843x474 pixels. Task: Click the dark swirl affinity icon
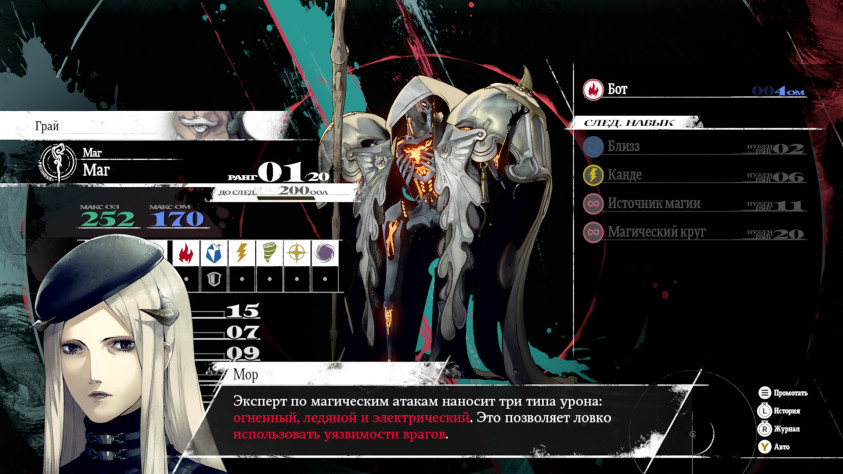(x=325, y=252)
